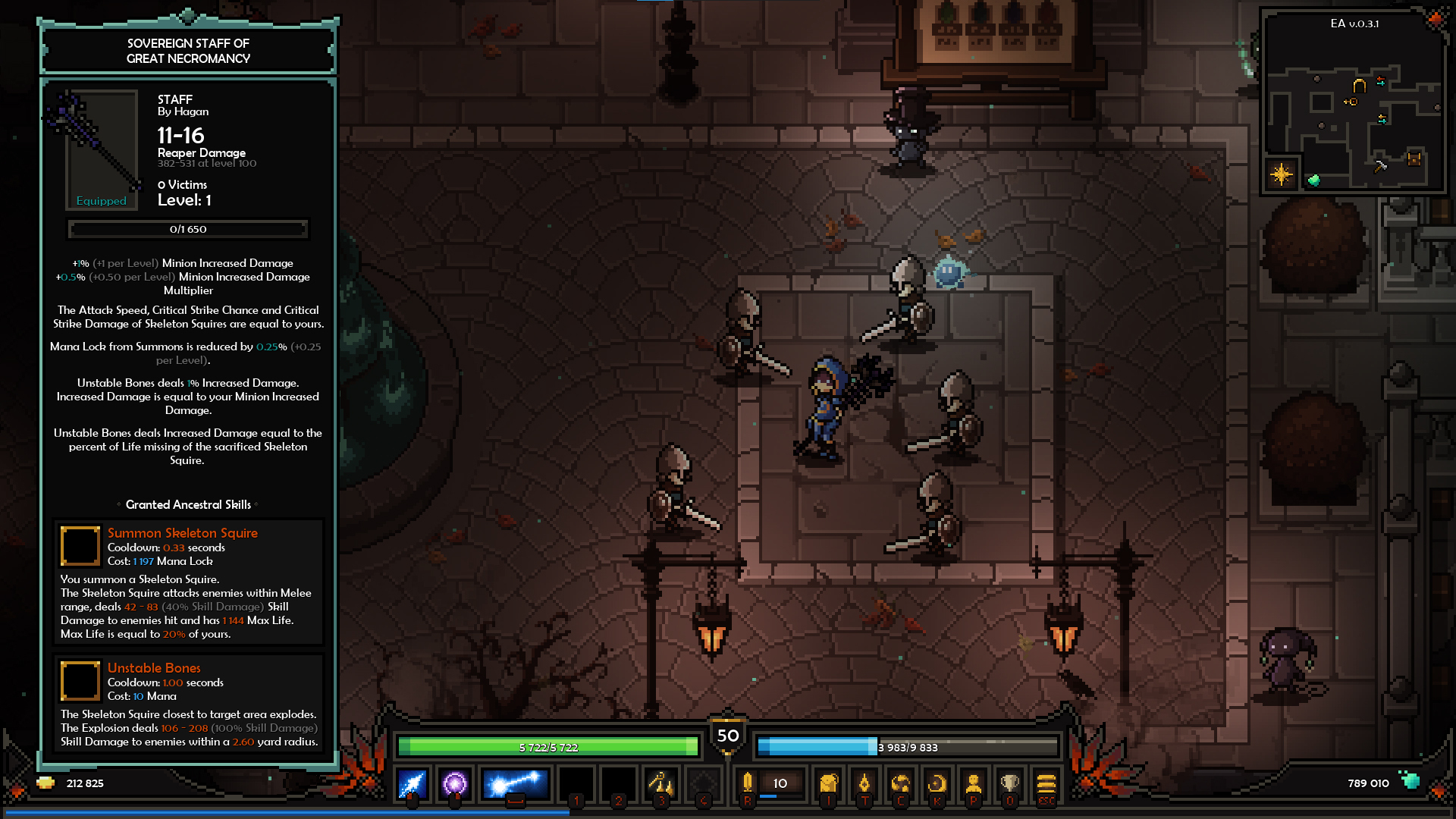Click the quill icon labeled T
This screenshot has height=819, width=1456.
tap(864, 786)
